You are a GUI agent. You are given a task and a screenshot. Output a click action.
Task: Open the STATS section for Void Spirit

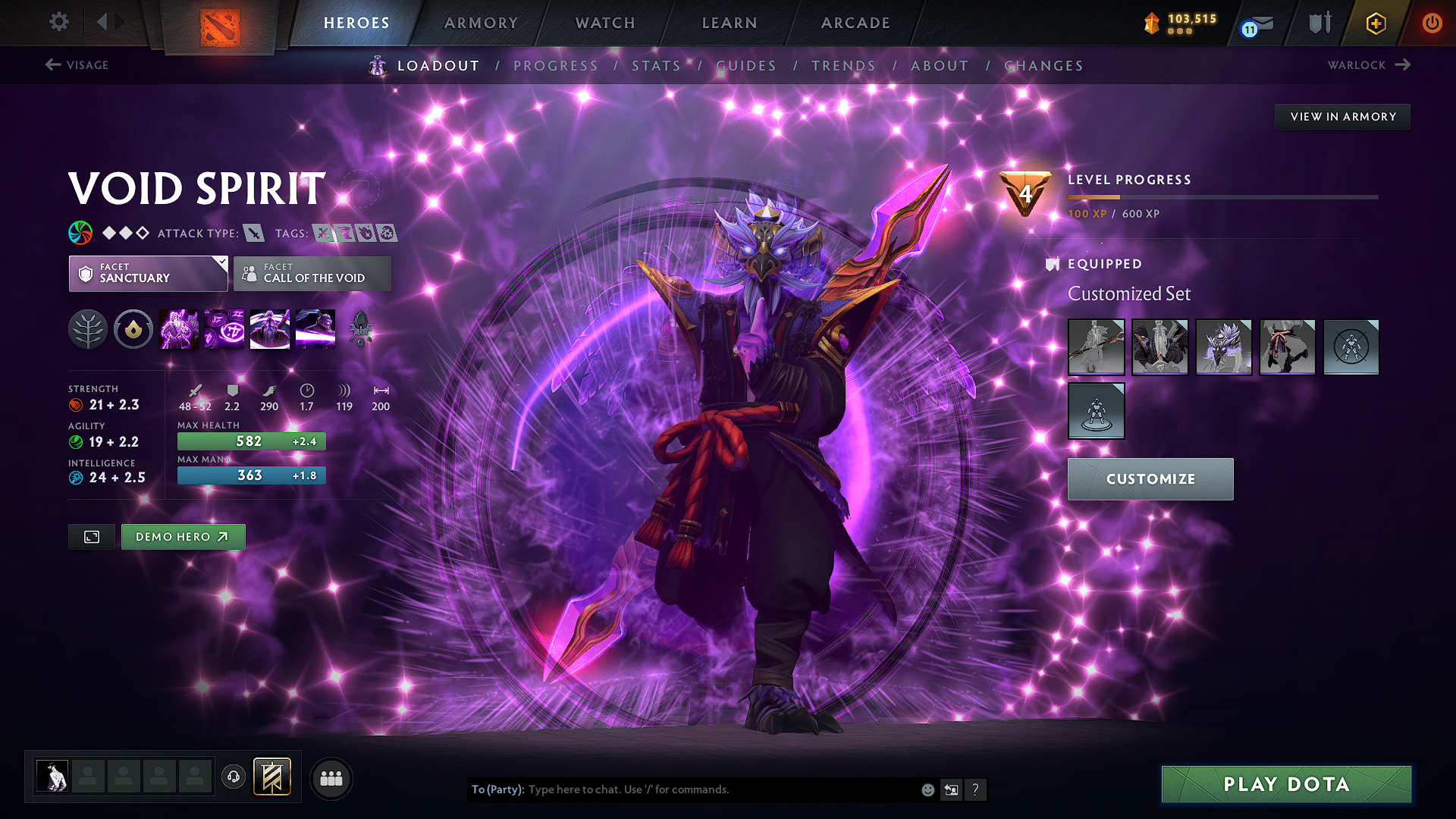pyautogui.click(x=657, y=66)
